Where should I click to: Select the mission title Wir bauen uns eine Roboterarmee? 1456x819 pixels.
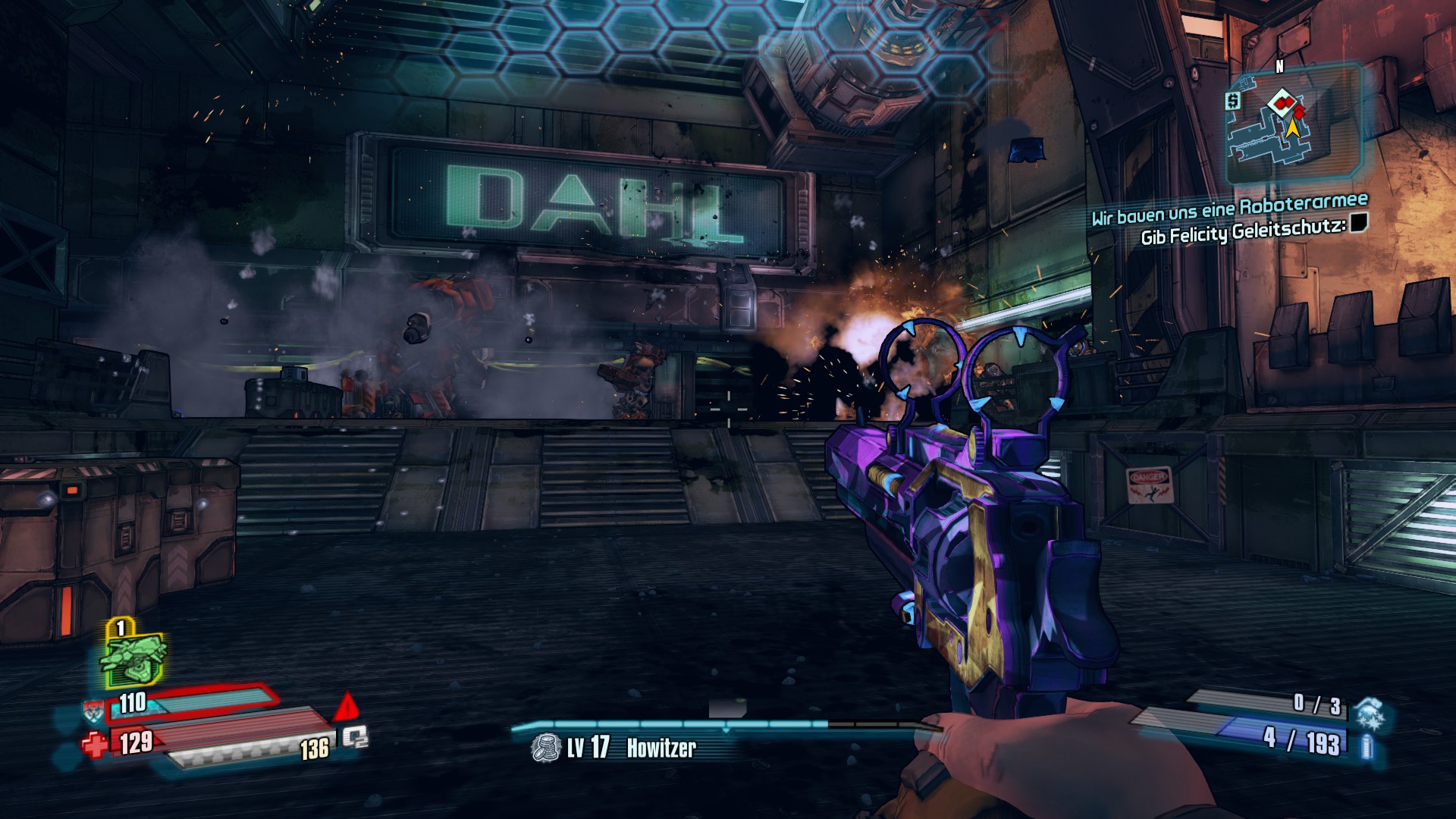tap(1229, 209)
